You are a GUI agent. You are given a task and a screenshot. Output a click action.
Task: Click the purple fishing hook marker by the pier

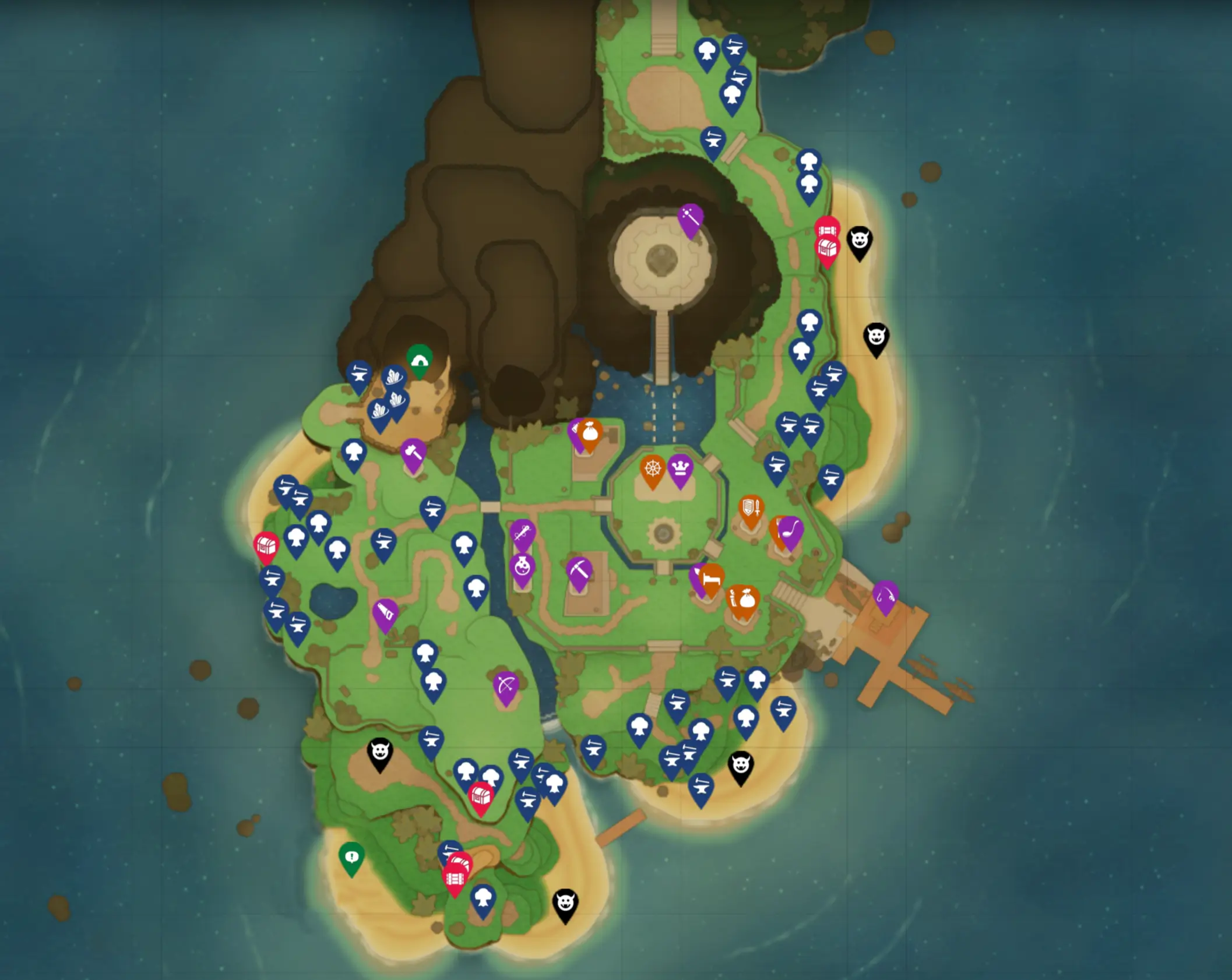[x=887, y=596]
